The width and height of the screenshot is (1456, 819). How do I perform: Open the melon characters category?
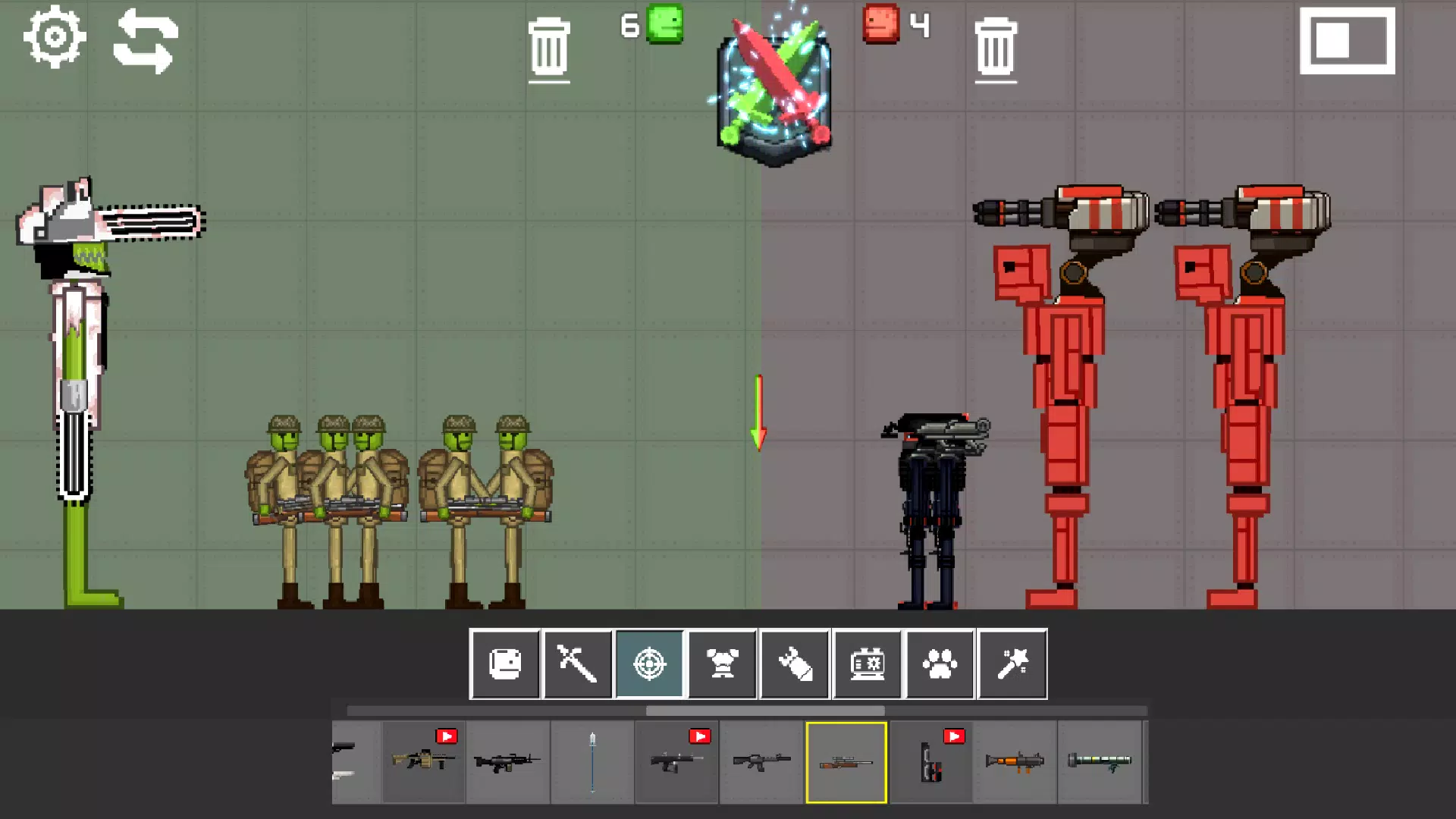click(506, 664)
